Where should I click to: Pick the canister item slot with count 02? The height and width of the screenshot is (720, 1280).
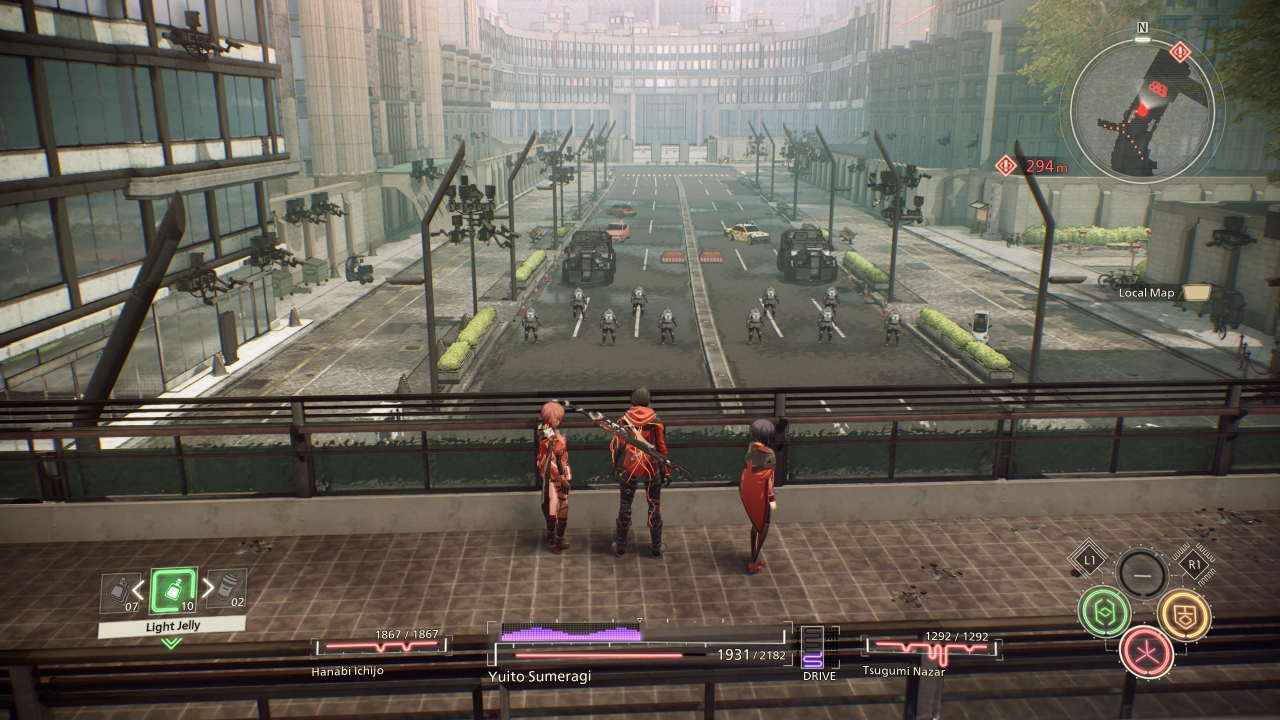227,589
